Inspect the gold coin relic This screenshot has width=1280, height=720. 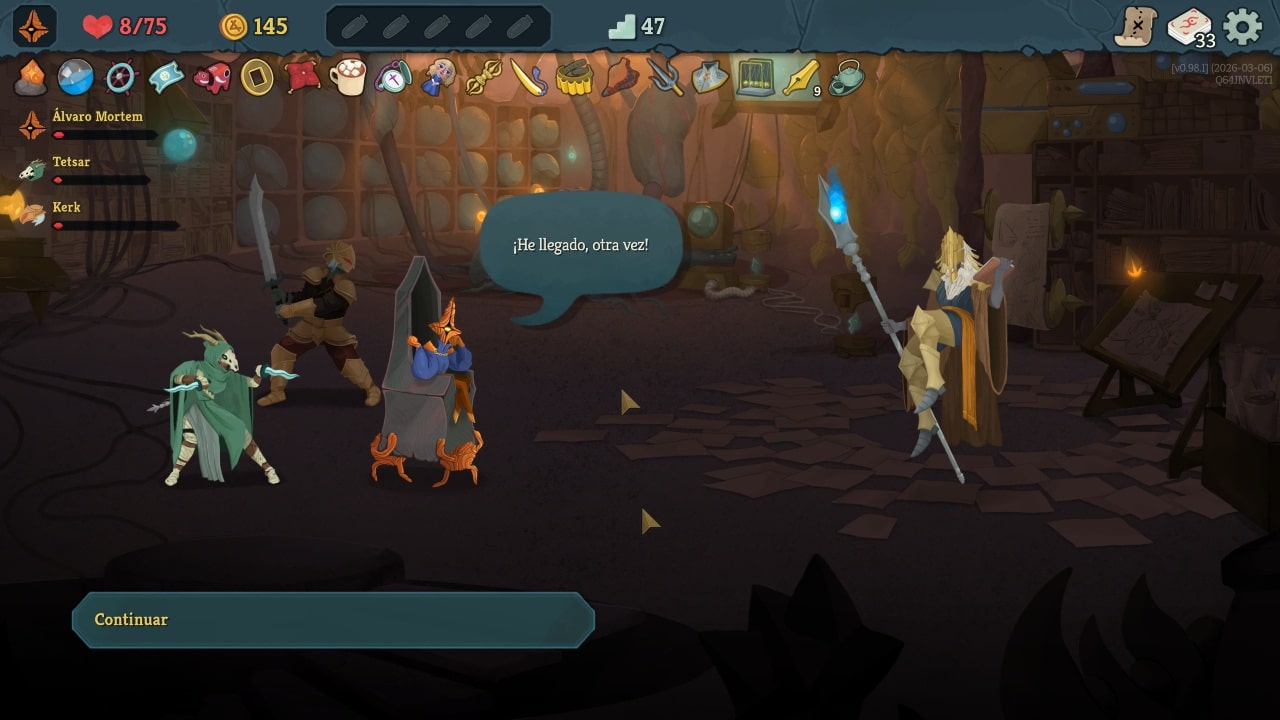257,77
